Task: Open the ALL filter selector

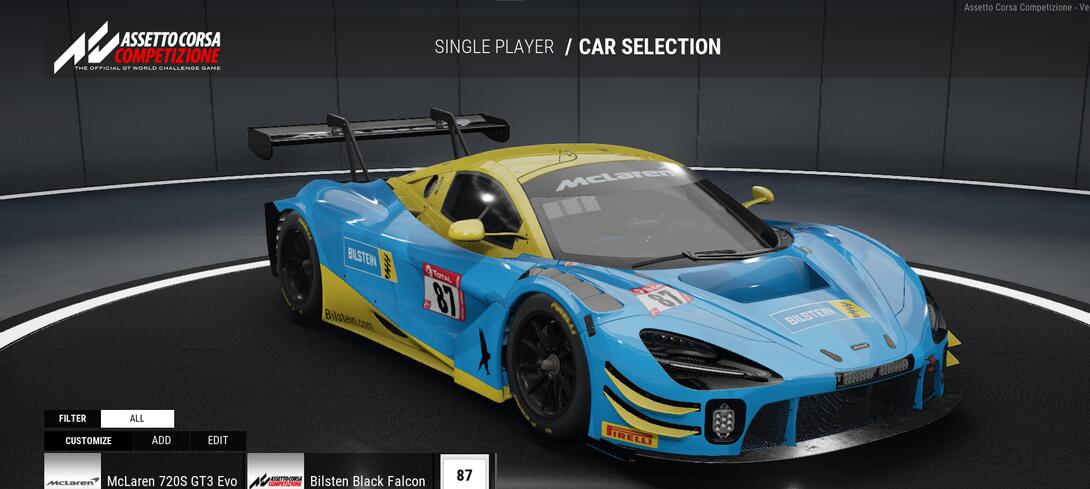Action: [137, 419]
